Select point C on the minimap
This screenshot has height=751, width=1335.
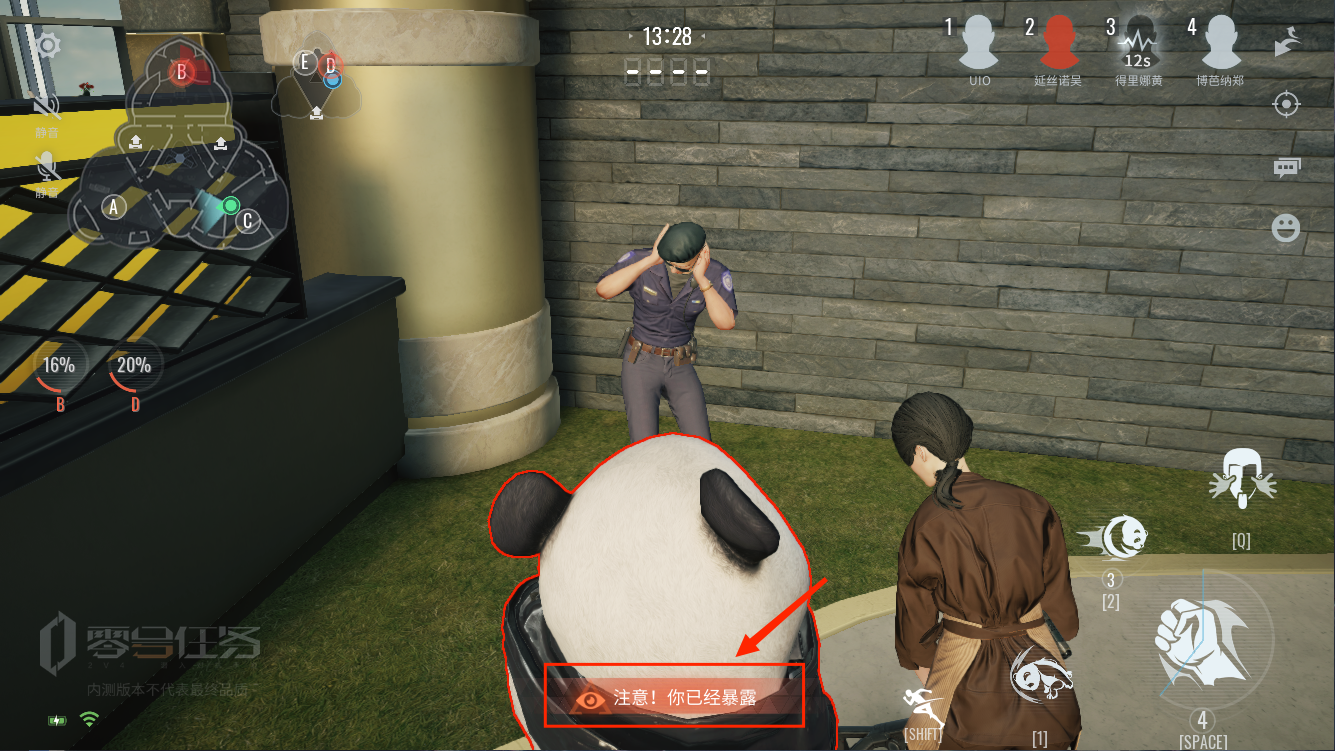(248, 220)
